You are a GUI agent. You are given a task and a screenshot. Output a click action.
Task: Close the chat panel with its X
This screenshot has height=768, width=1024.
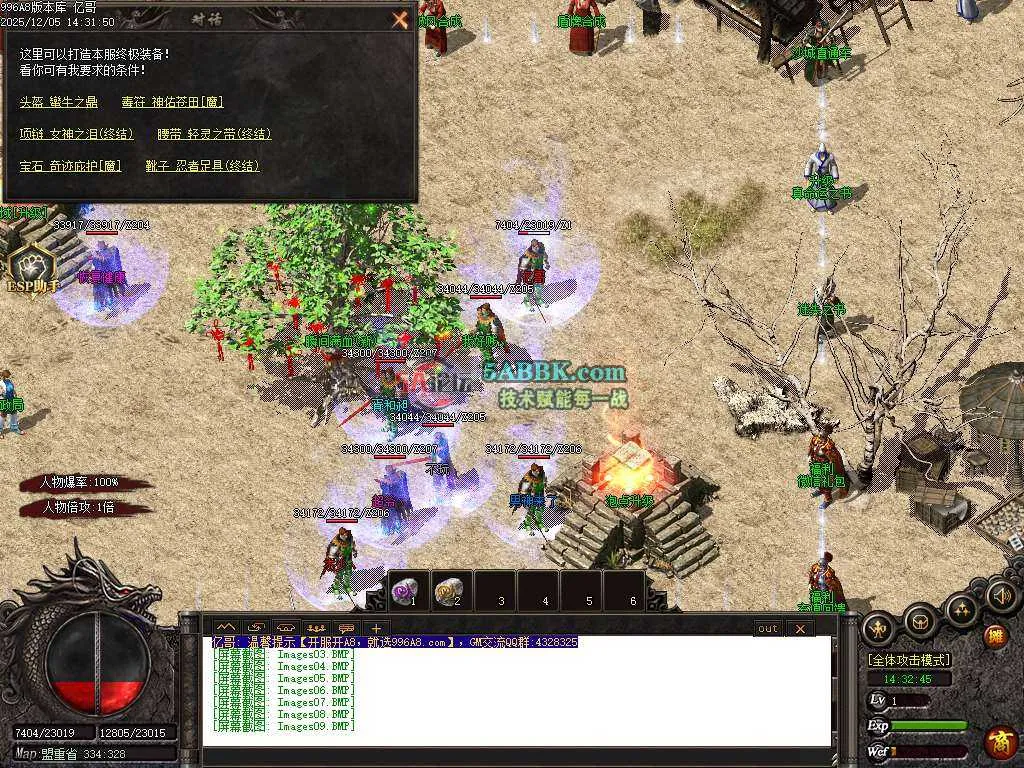pyautogui.click(x=800, y=628)
